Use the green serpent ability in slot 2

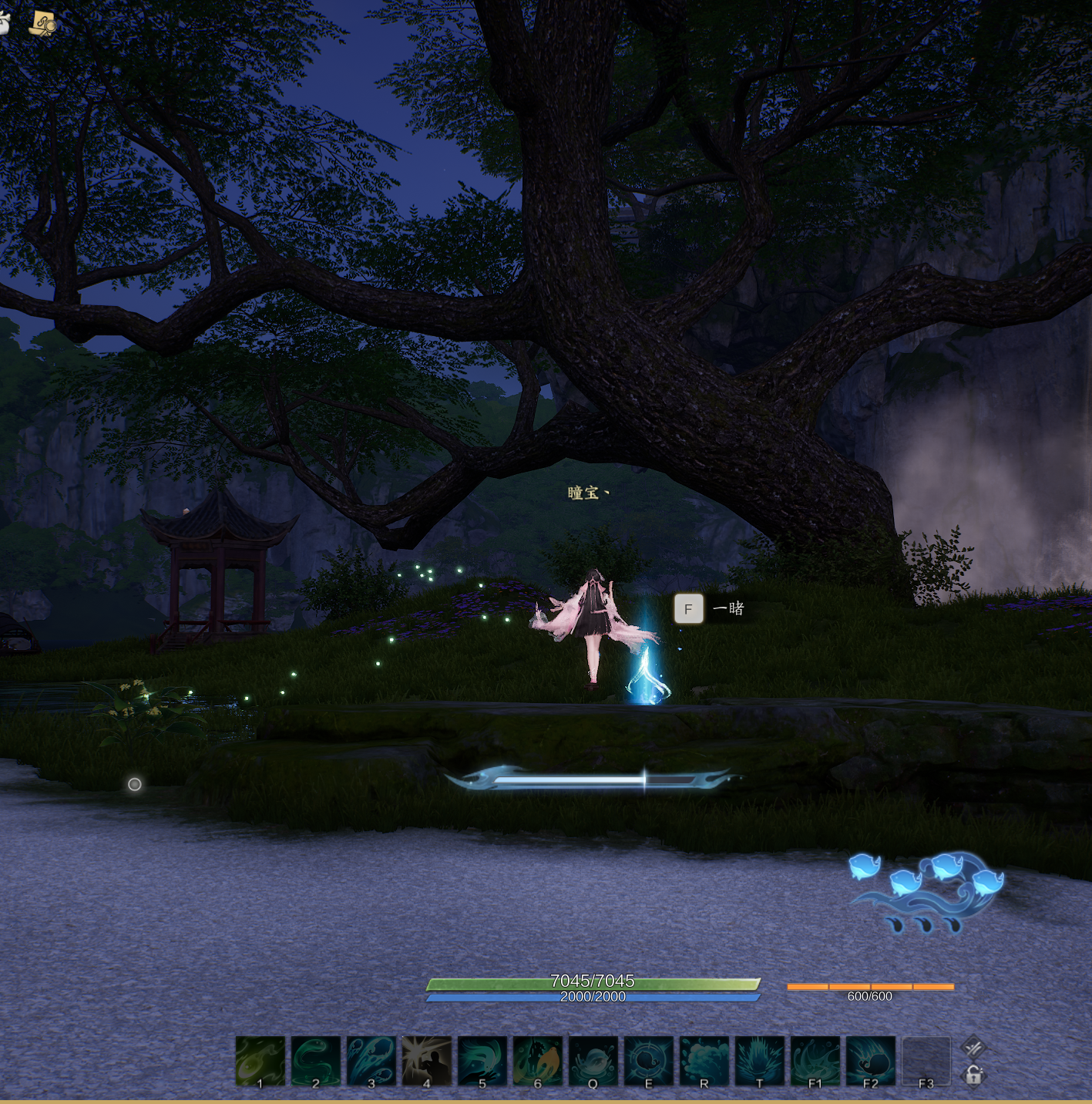tap(316, 1061)
